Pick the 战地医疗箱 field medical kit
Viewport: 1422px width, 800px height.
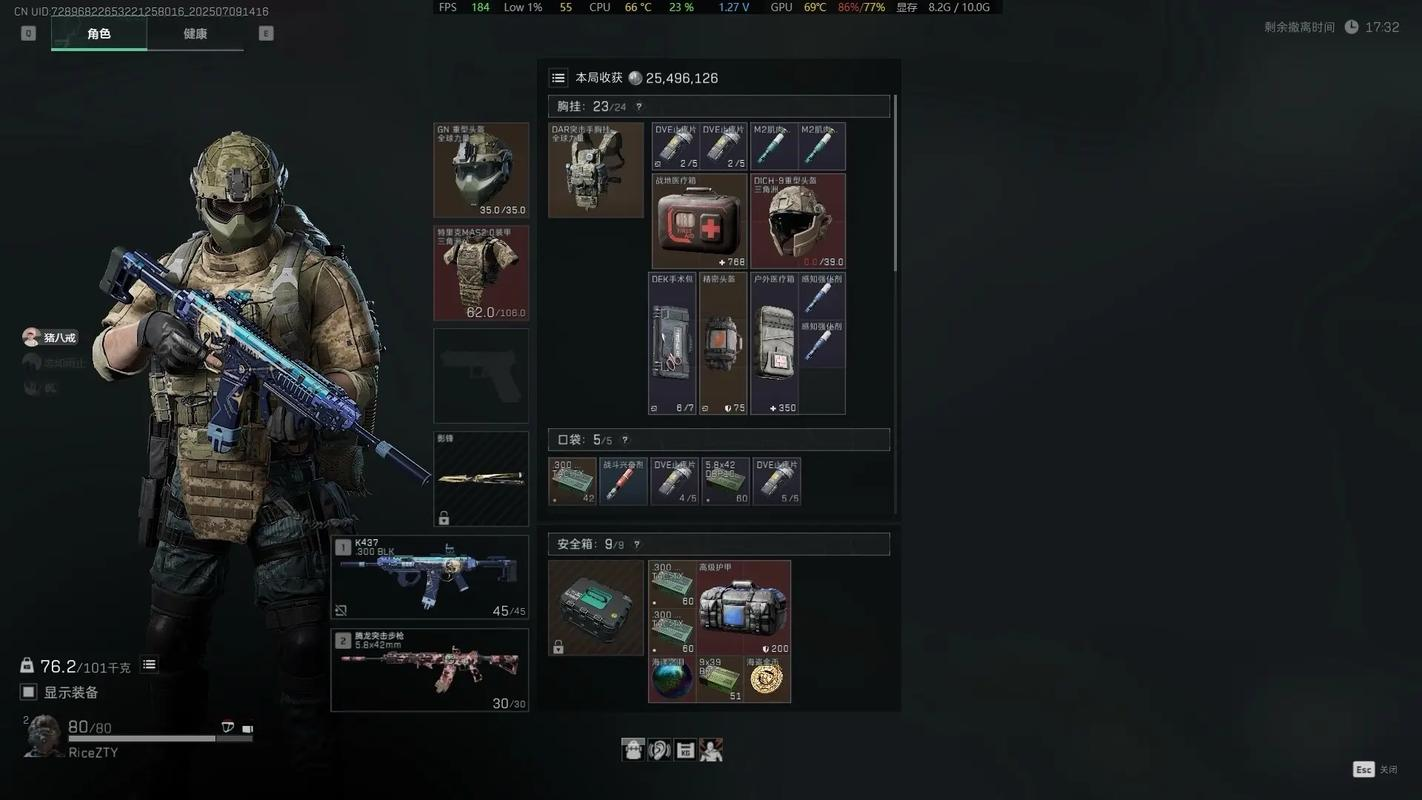pyautogui.click(x=699, y=221)
